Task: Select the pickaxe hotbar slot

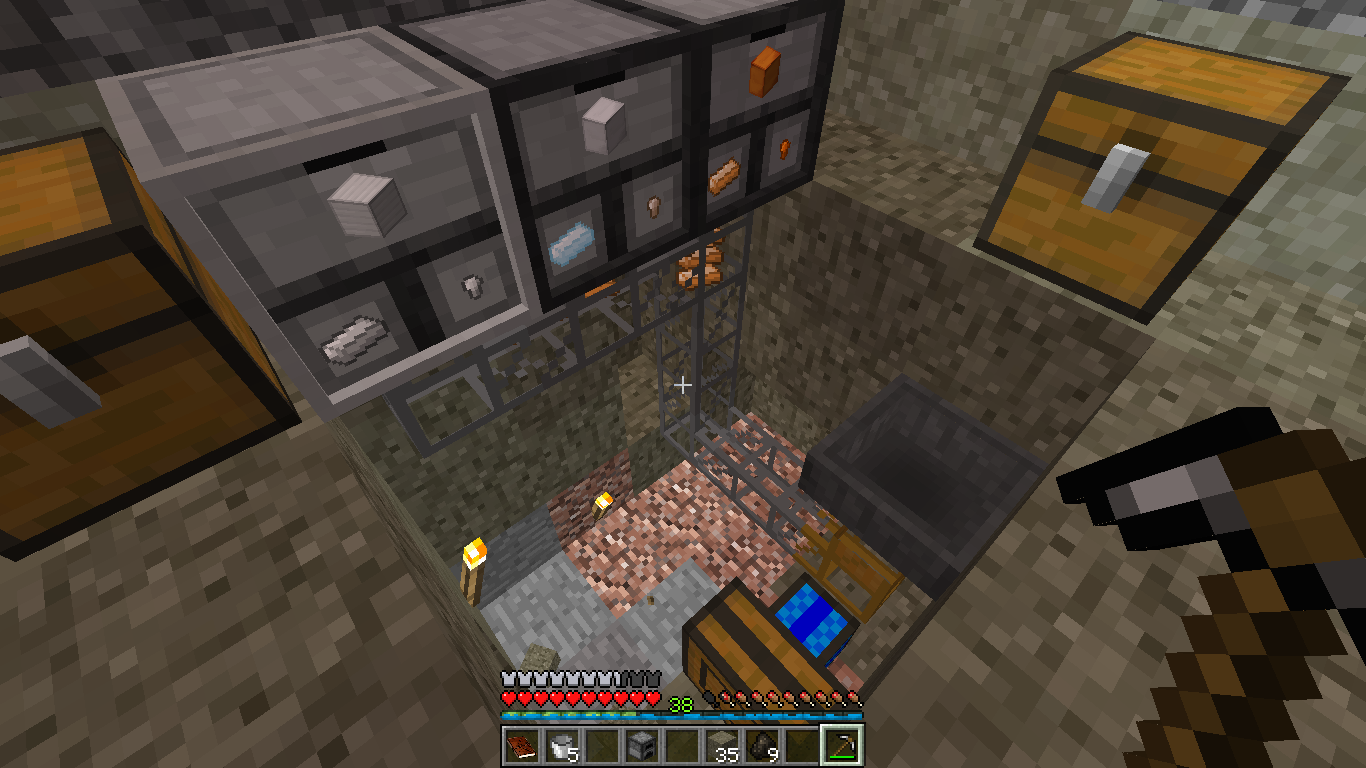Action: tap(841, 745)
